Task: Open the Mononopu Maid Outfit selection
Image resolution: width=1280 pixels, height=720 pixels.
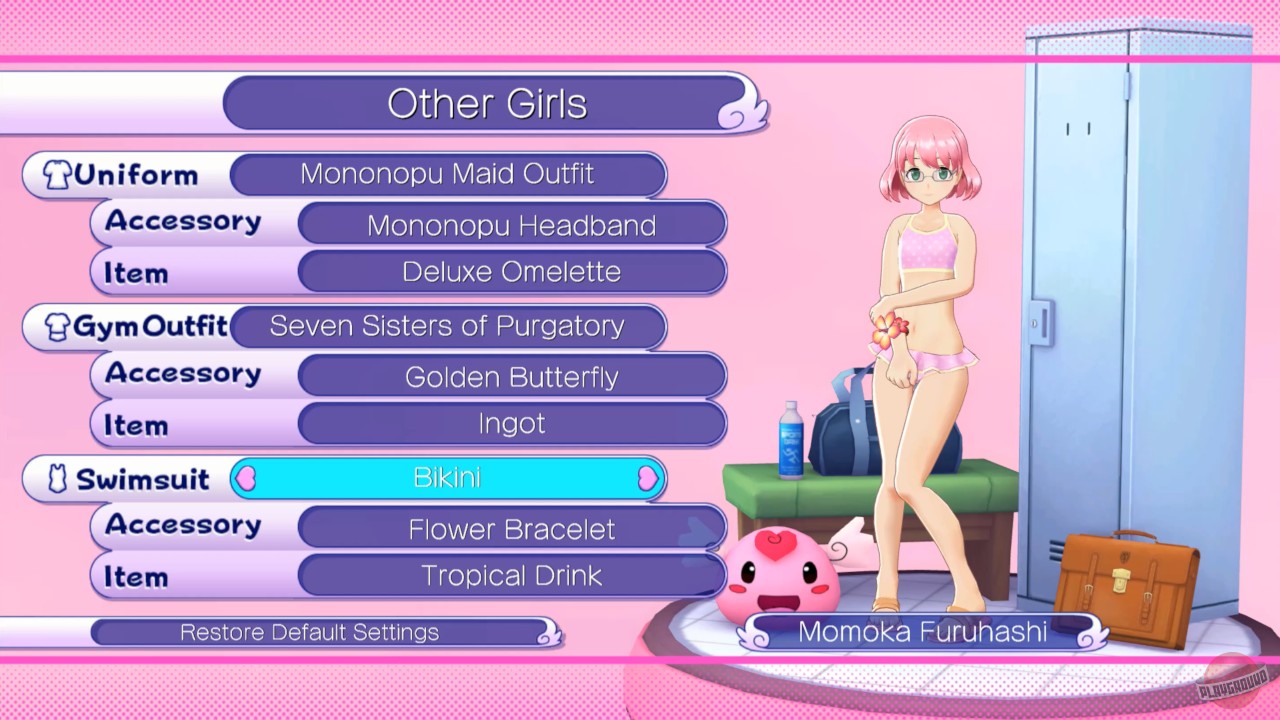Action: pyautogui.click(x=448, y=174)
